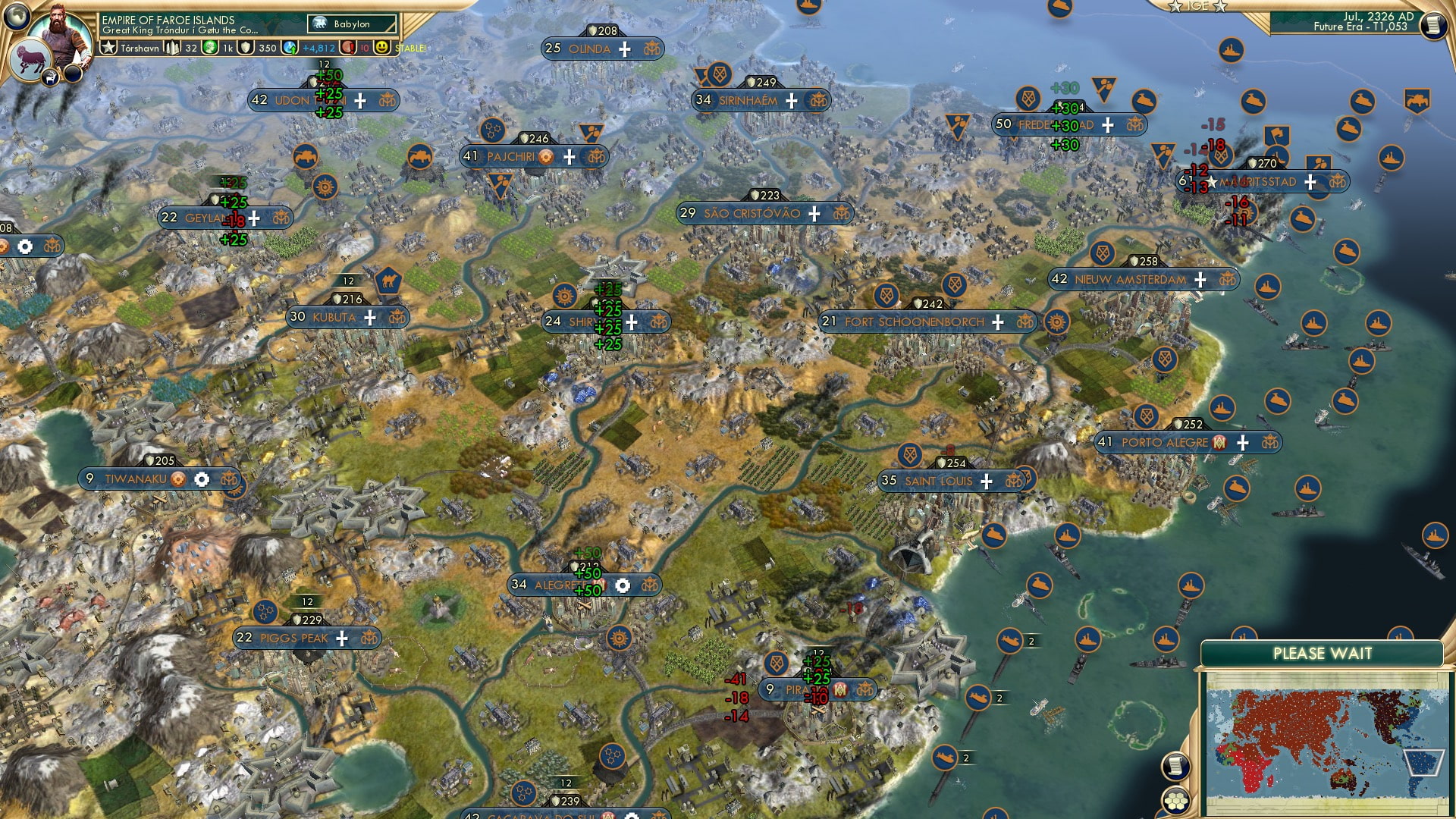Viewport: 1456px width, 819px height.
Task: Click the purple ram emblem circle
Action: (x=30, y=61)
